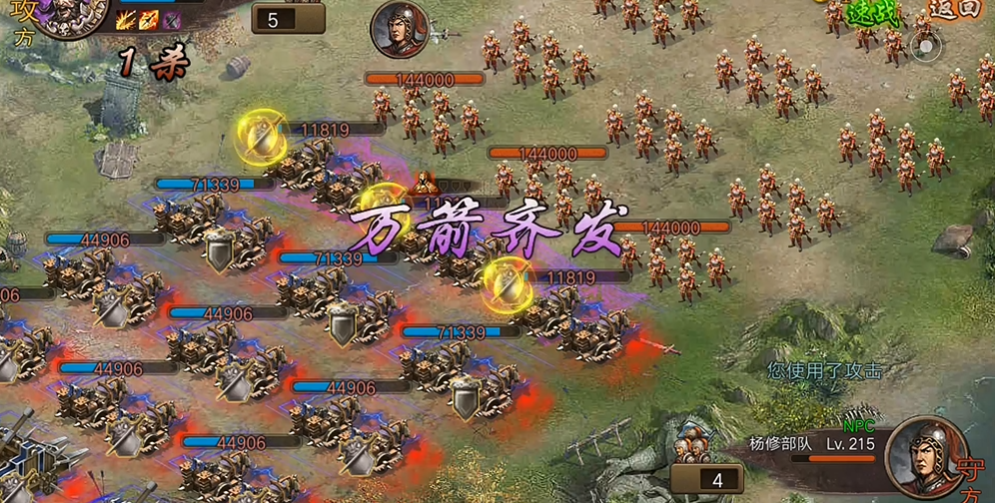Tap the purple skill icon

[x=172, y=19]
